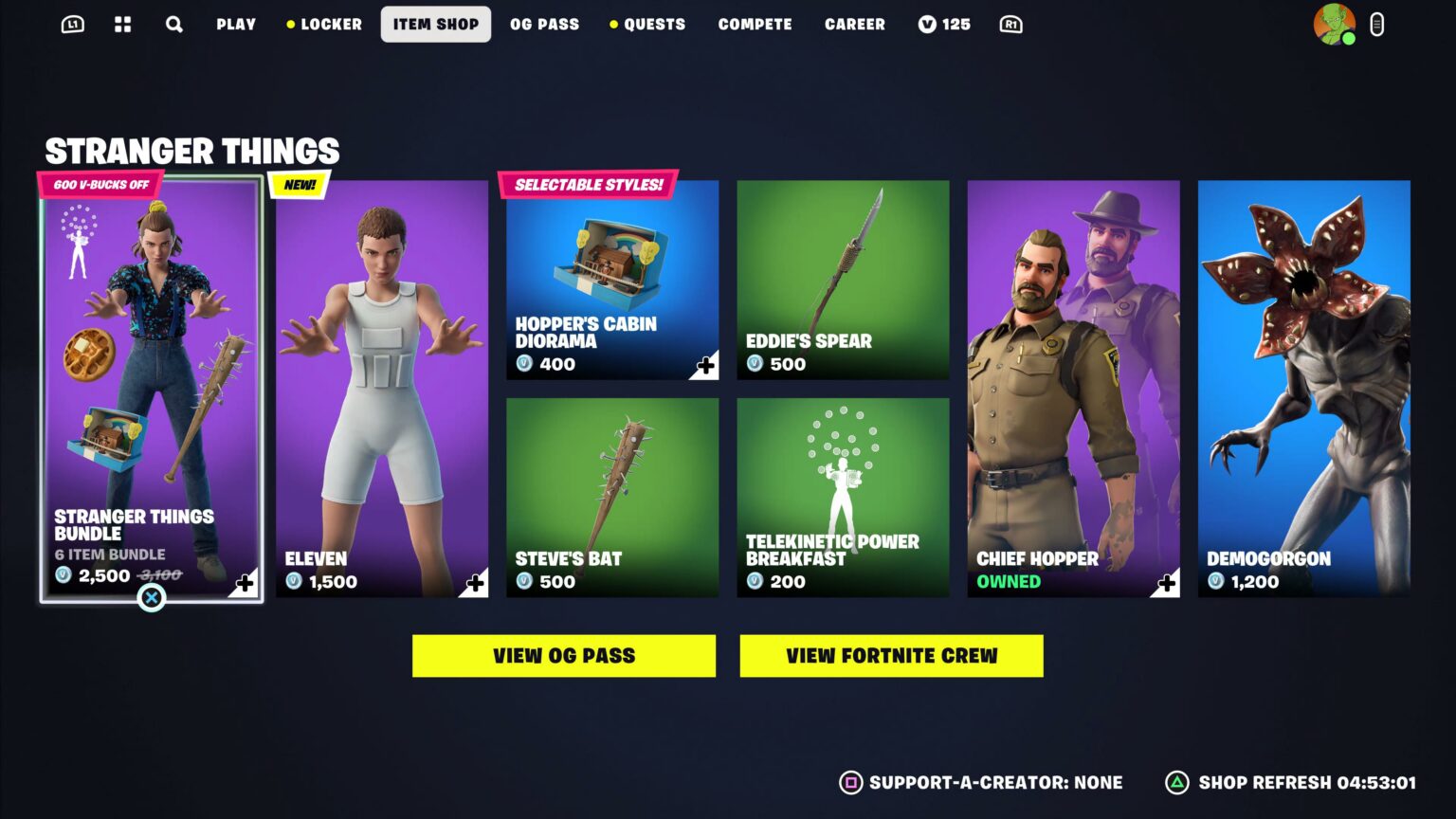
Task: Click the Support-A-Creator square button icon
Action: pyautogui.click(x=850, y=784)
